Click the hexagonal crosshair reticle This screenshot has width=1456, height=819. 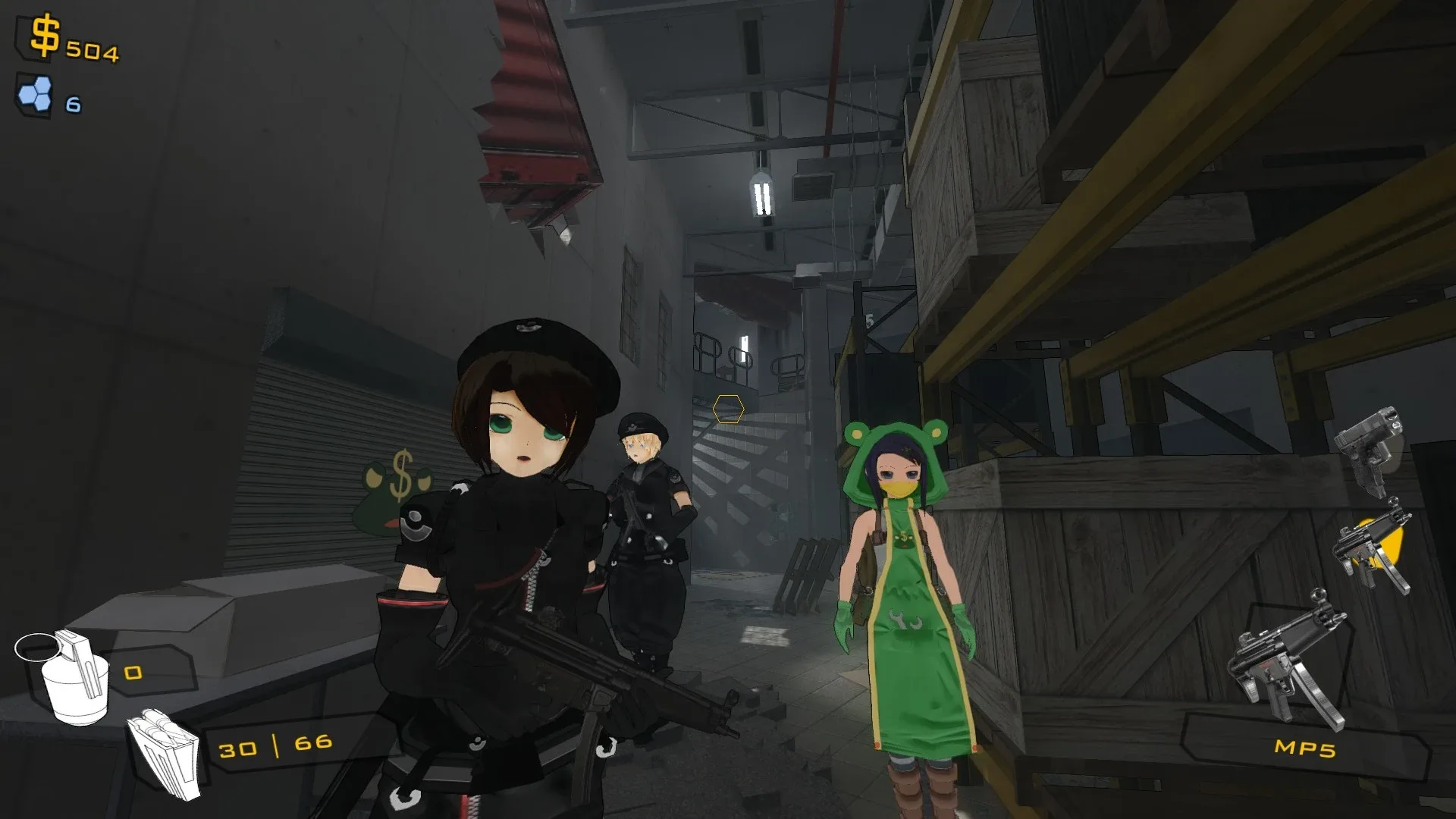[x=728, y=409]
